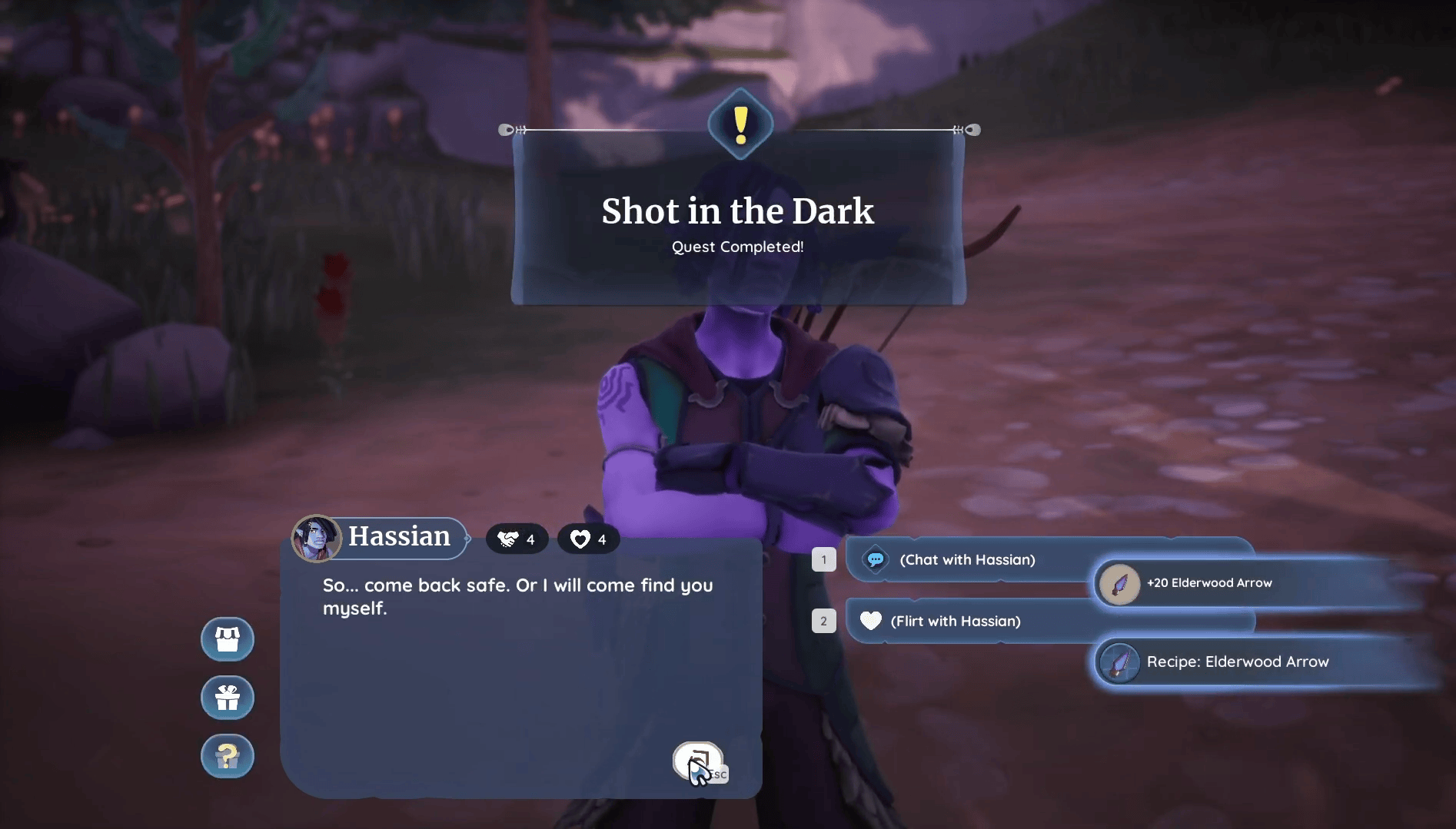
Task: Select Hassian's name label
Action: tap(400, 537)
